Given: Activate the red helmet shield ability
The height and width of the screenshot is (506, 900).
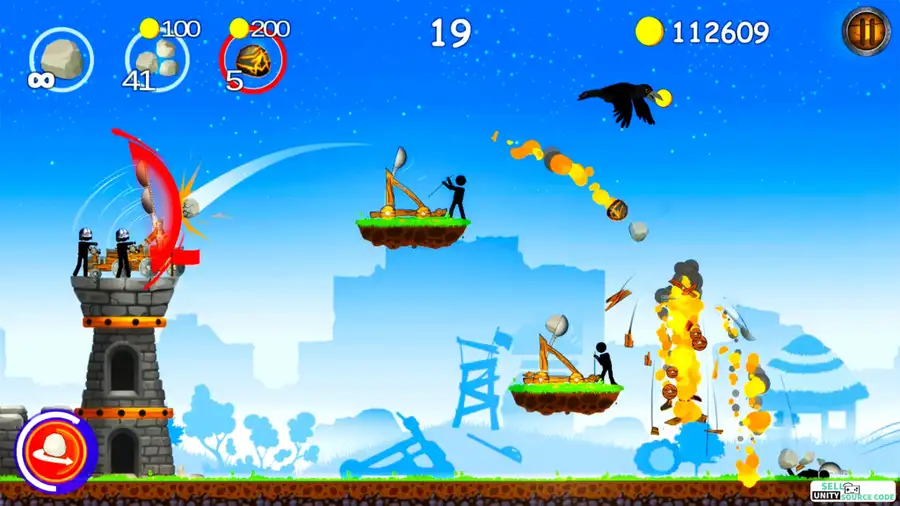Looking at the screenshot, I should 56,449.
